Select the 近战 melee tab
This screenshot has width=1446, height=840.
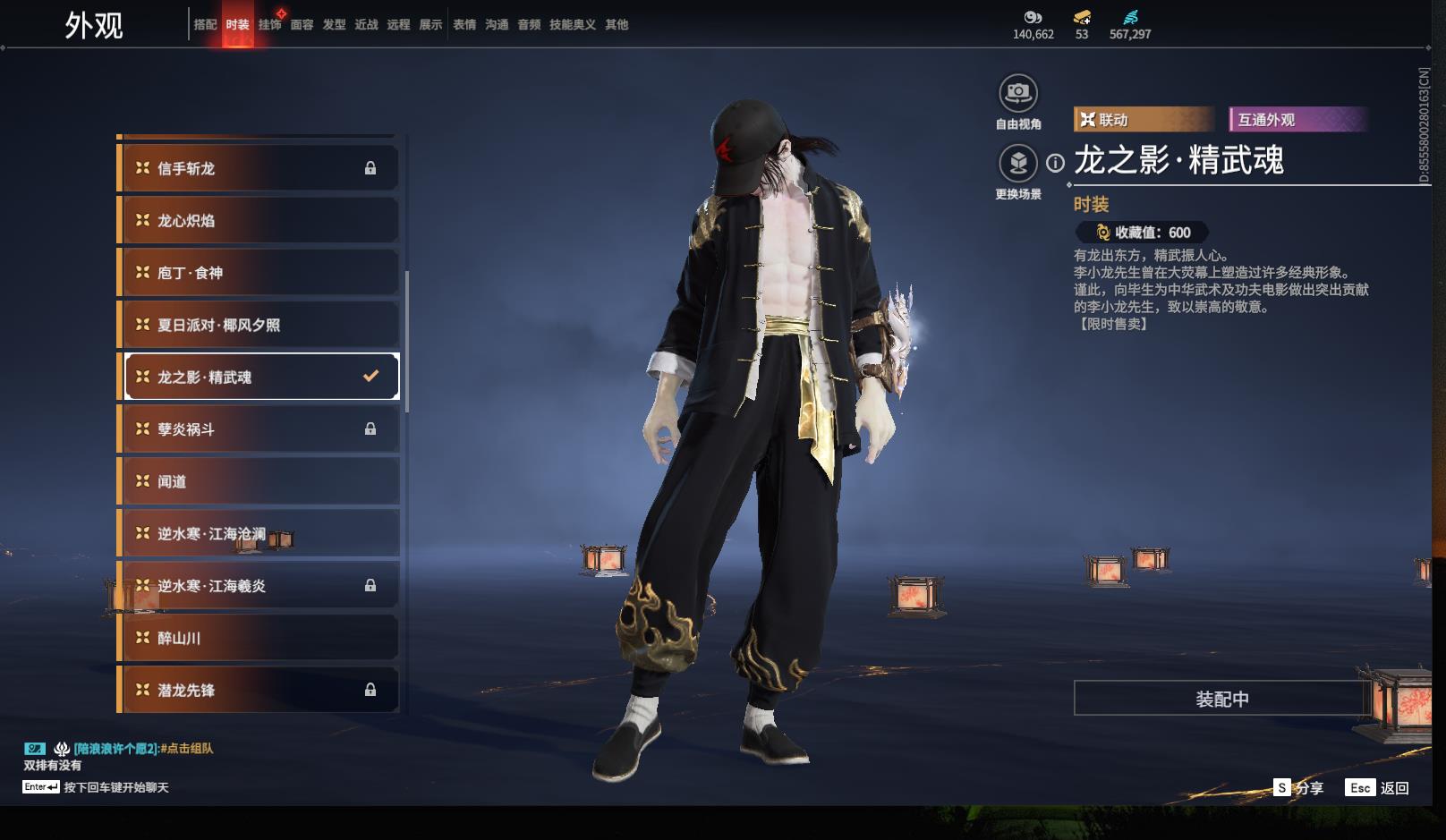point(366,25)
